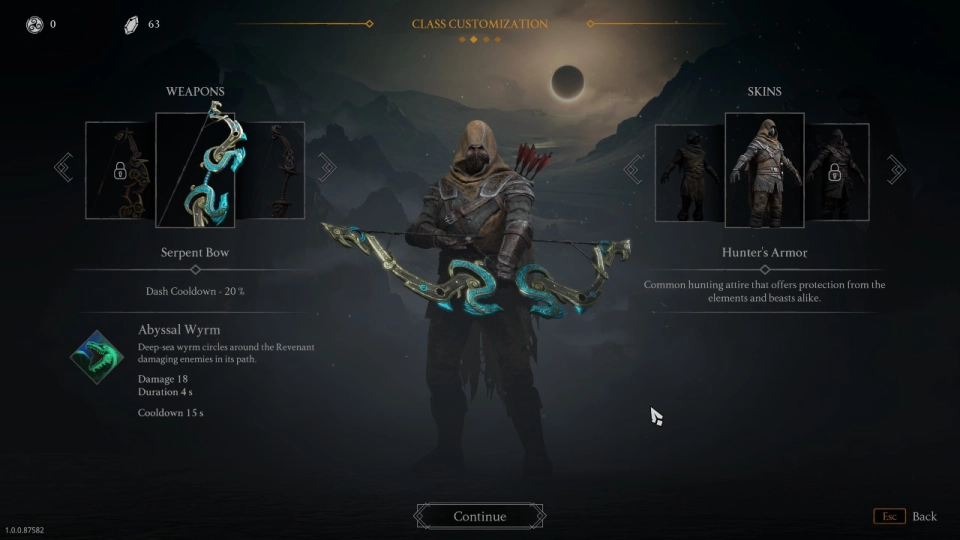960x540 pixels.
Task: Show the previous skin with left arrow
Action: [633, 169]
